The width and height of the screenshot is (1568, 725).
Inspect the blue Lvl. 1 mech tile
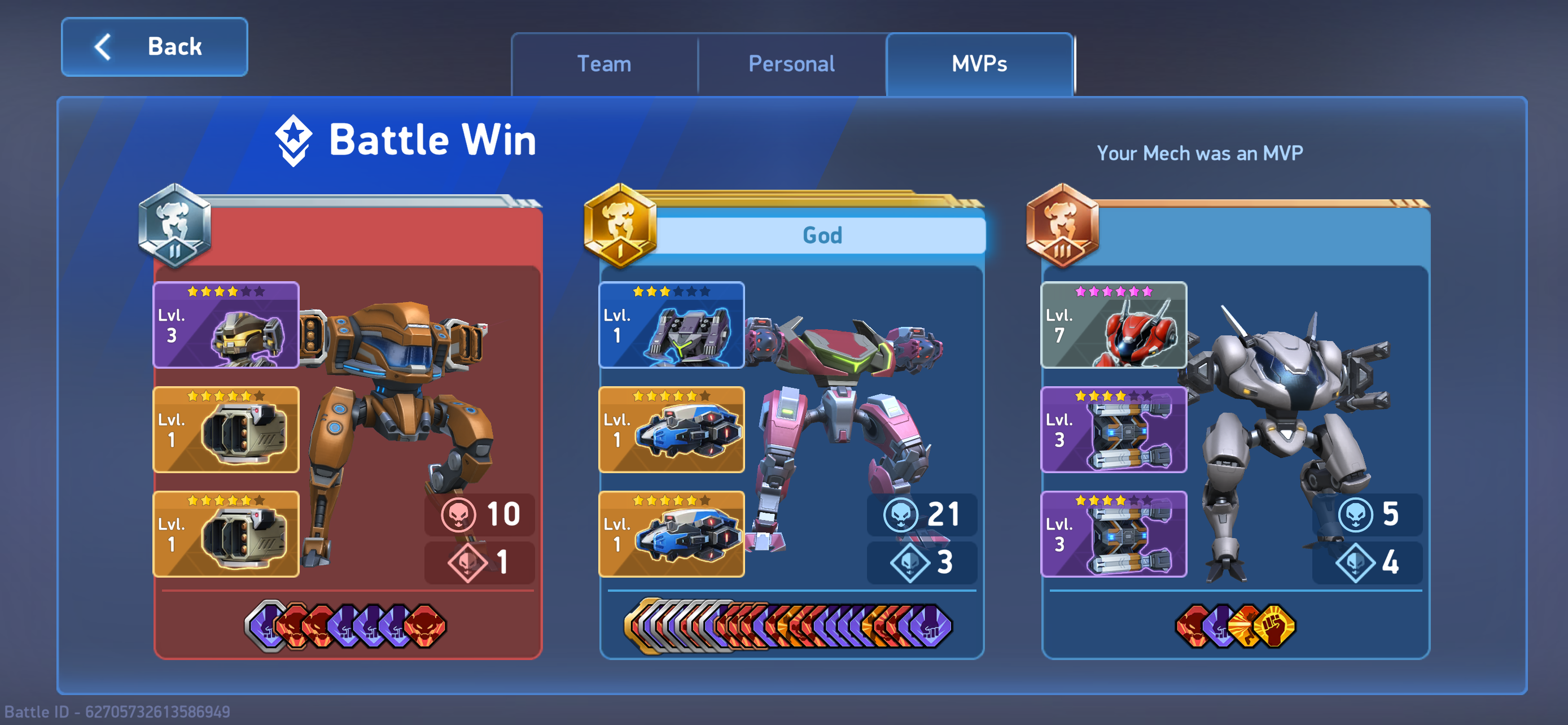coord(671,325)
